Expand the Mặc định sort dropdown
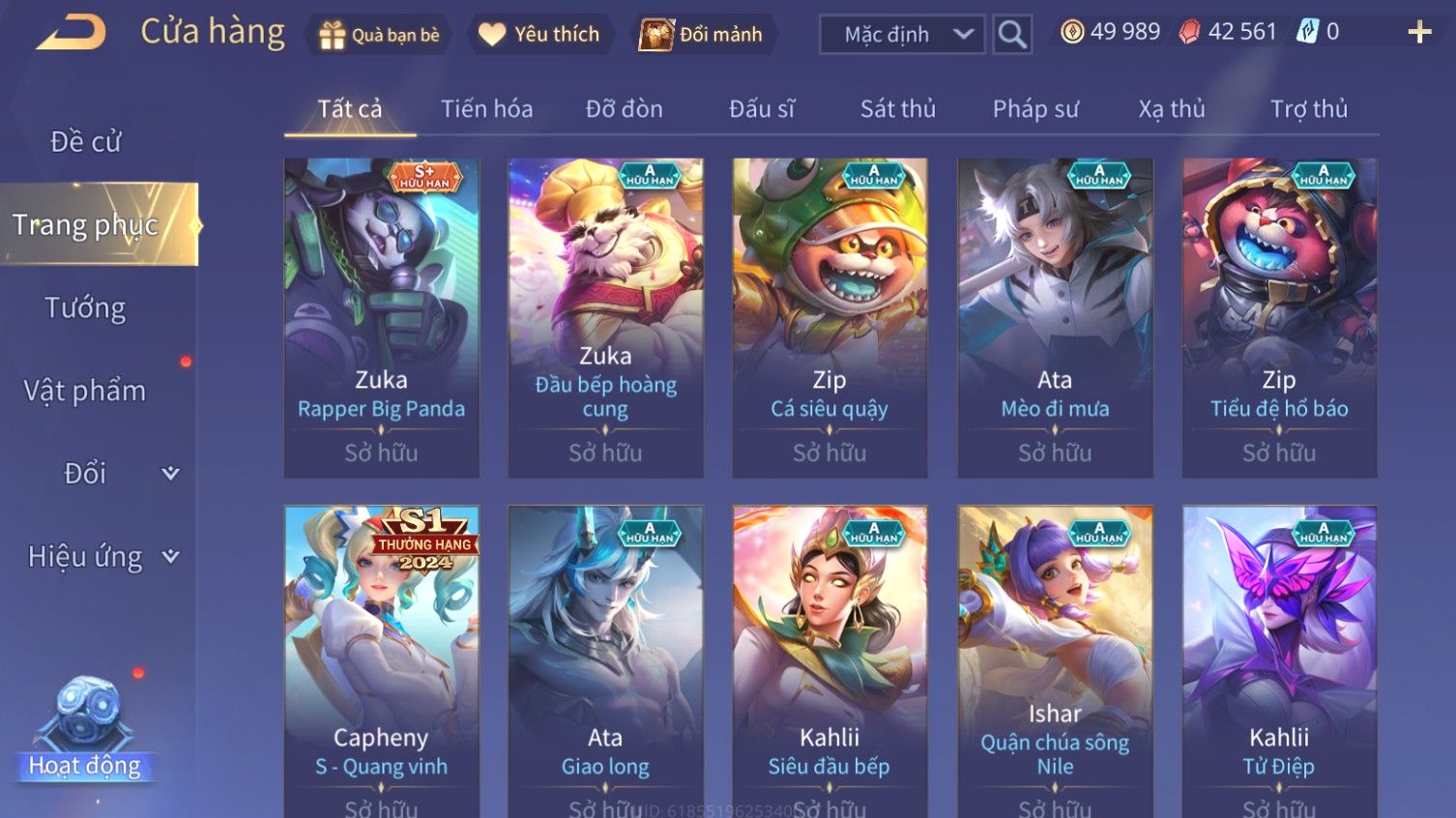Screen dimensions: 1456x818 coord(902,35)
